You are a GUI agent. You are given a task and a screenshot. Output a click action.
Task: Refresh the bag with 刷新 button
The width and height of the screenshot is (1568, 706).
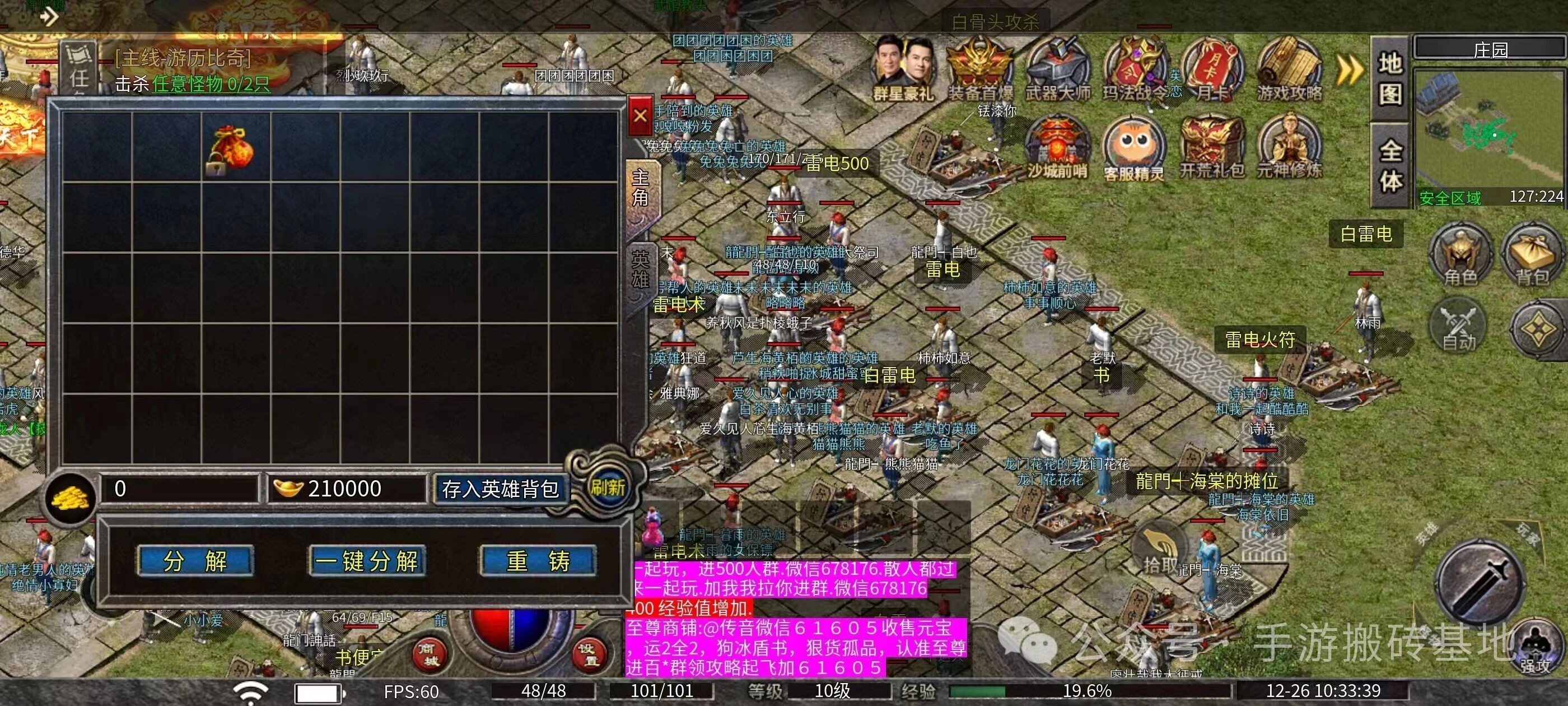(607, 487)
